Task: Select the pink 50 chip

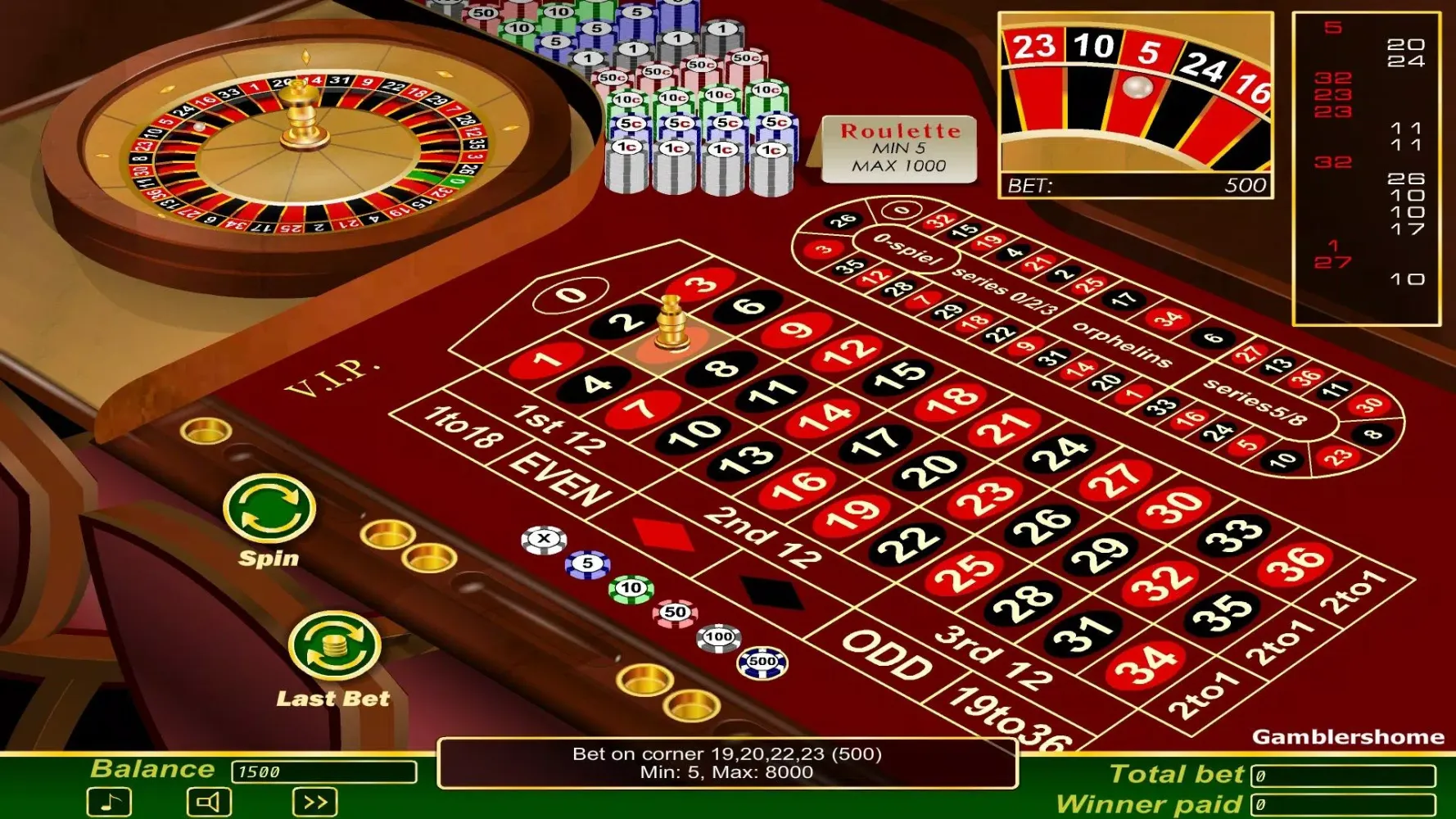Action: point(673,612)
